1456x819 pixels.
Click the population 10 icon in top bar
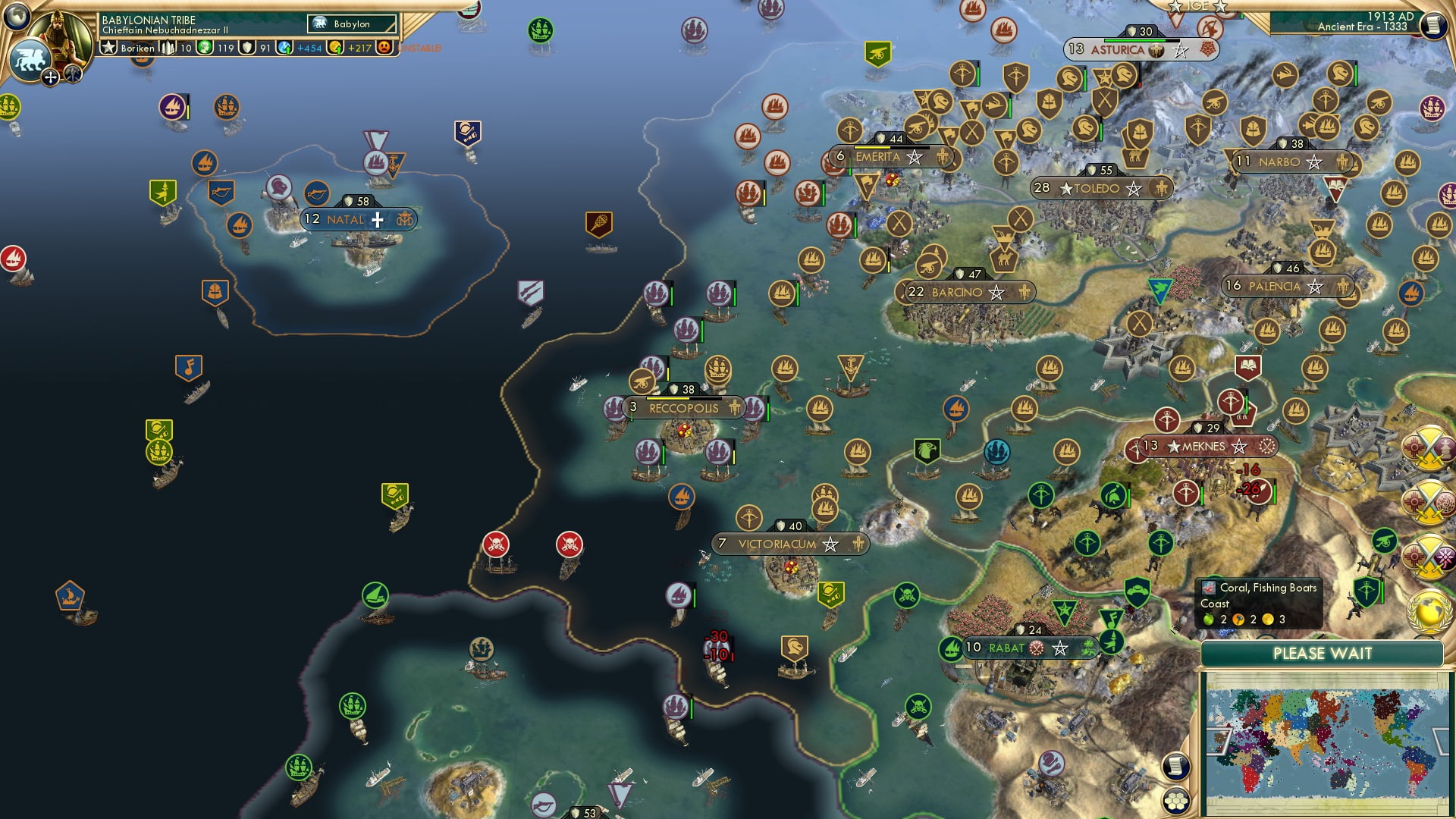[167, 48]
